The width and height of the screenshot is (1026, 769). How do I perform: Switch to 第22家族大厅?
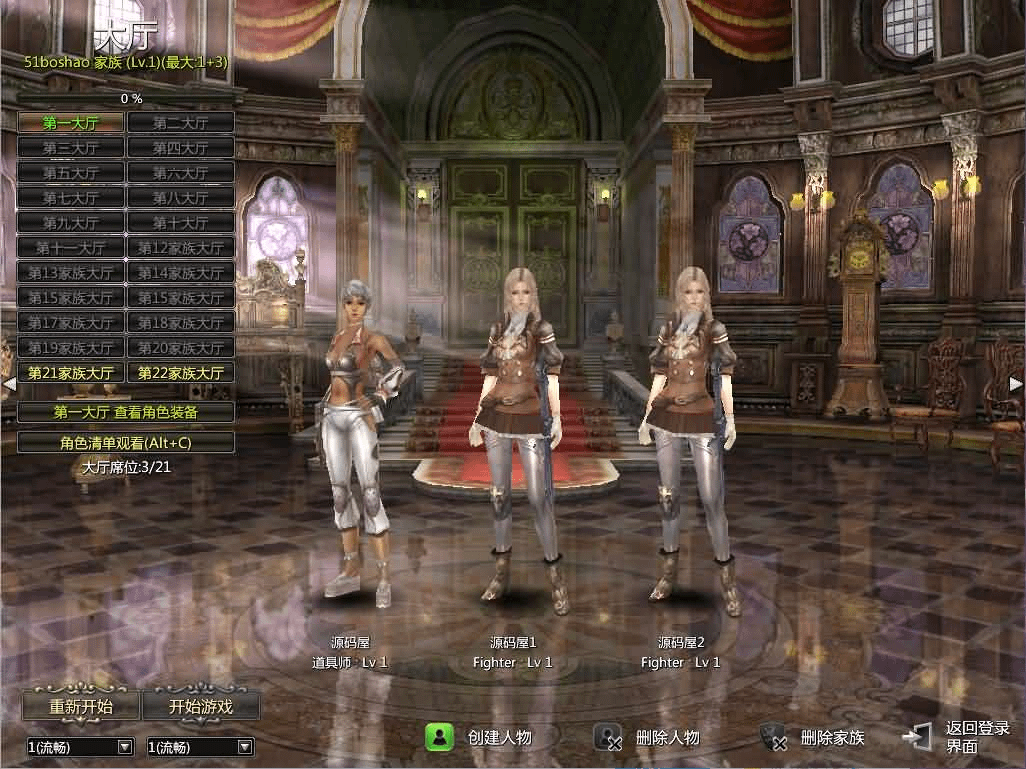click(181, 373)
